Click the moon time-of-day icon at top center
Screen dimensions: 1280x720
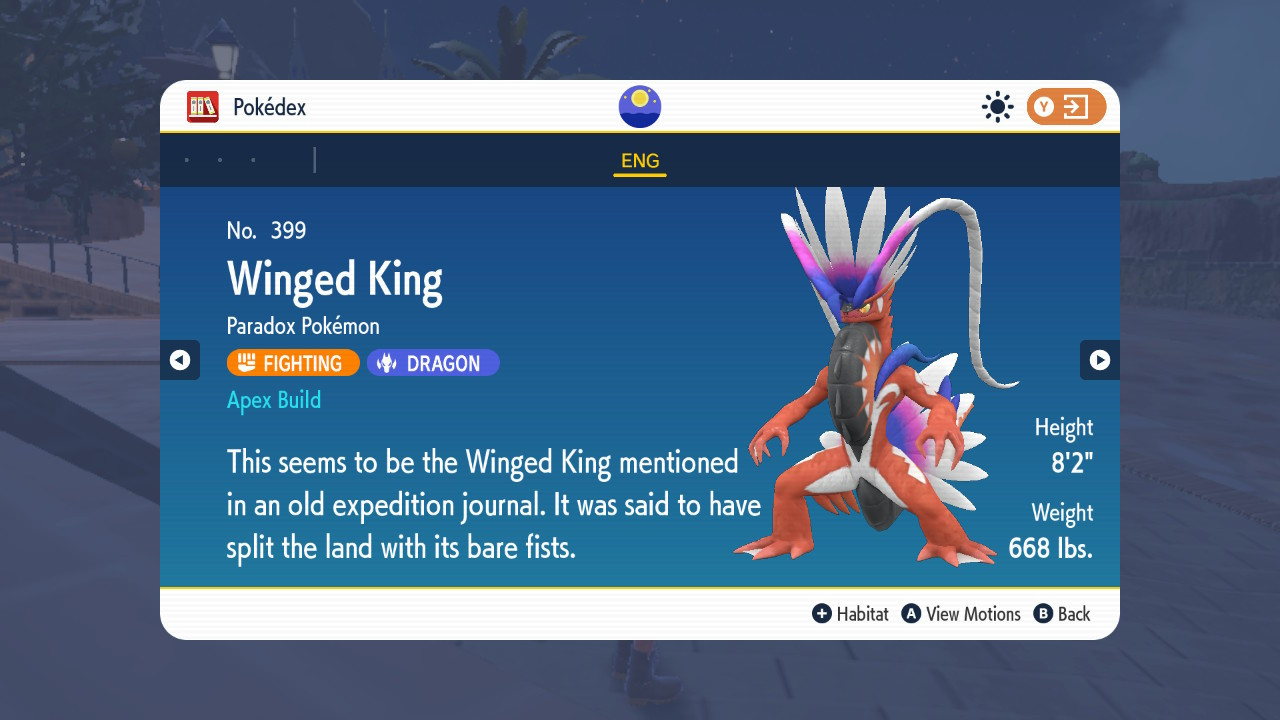coord(639,106)
